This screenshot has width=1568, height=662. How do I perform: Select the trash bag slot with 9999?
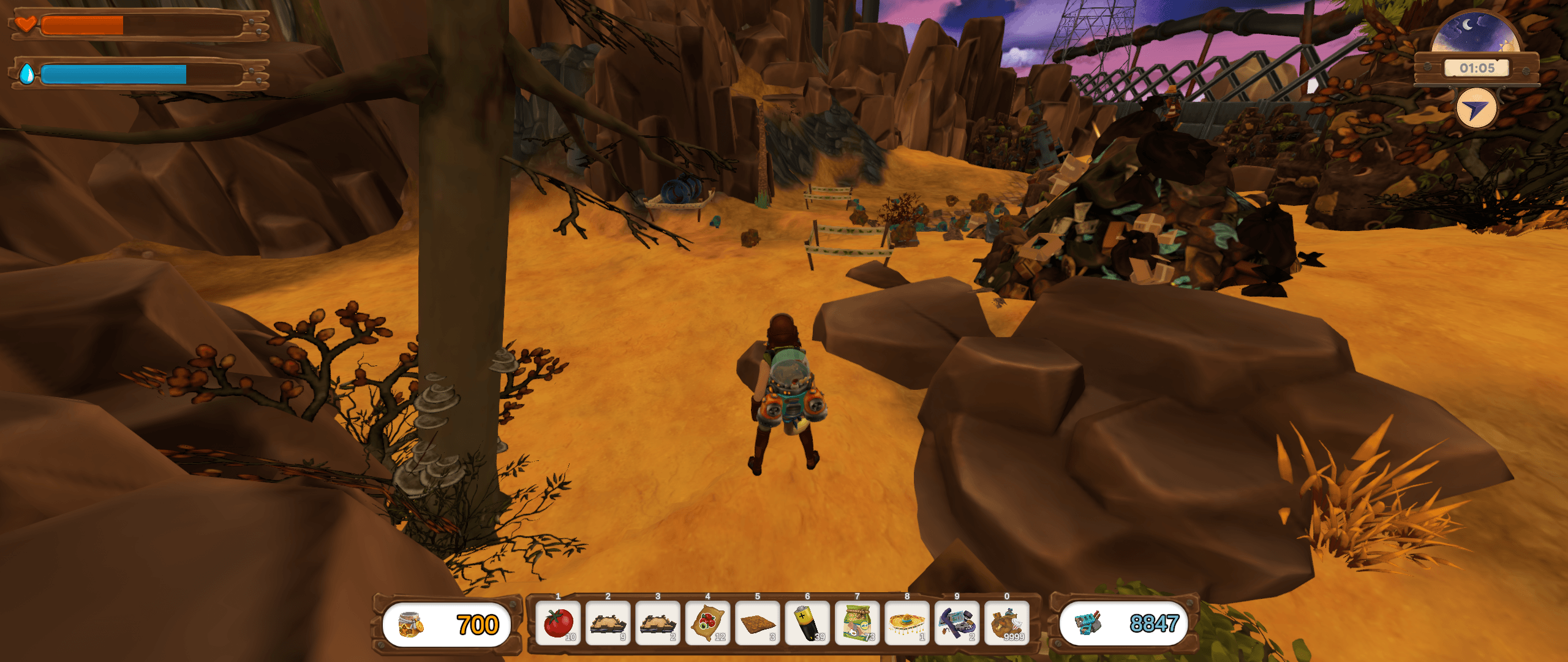(1007, 623)
